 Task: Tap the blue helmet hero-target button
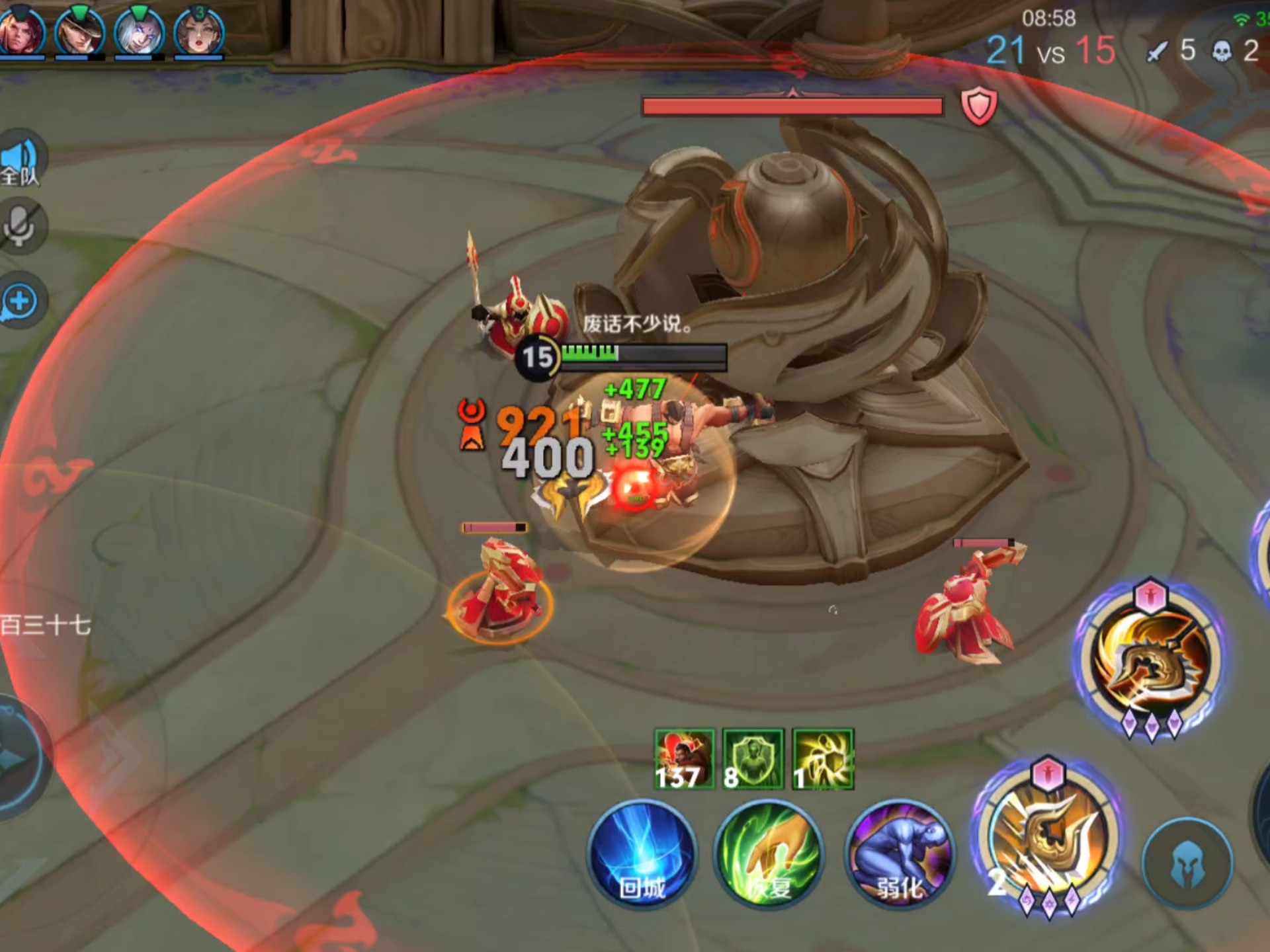pos(1187,863)
